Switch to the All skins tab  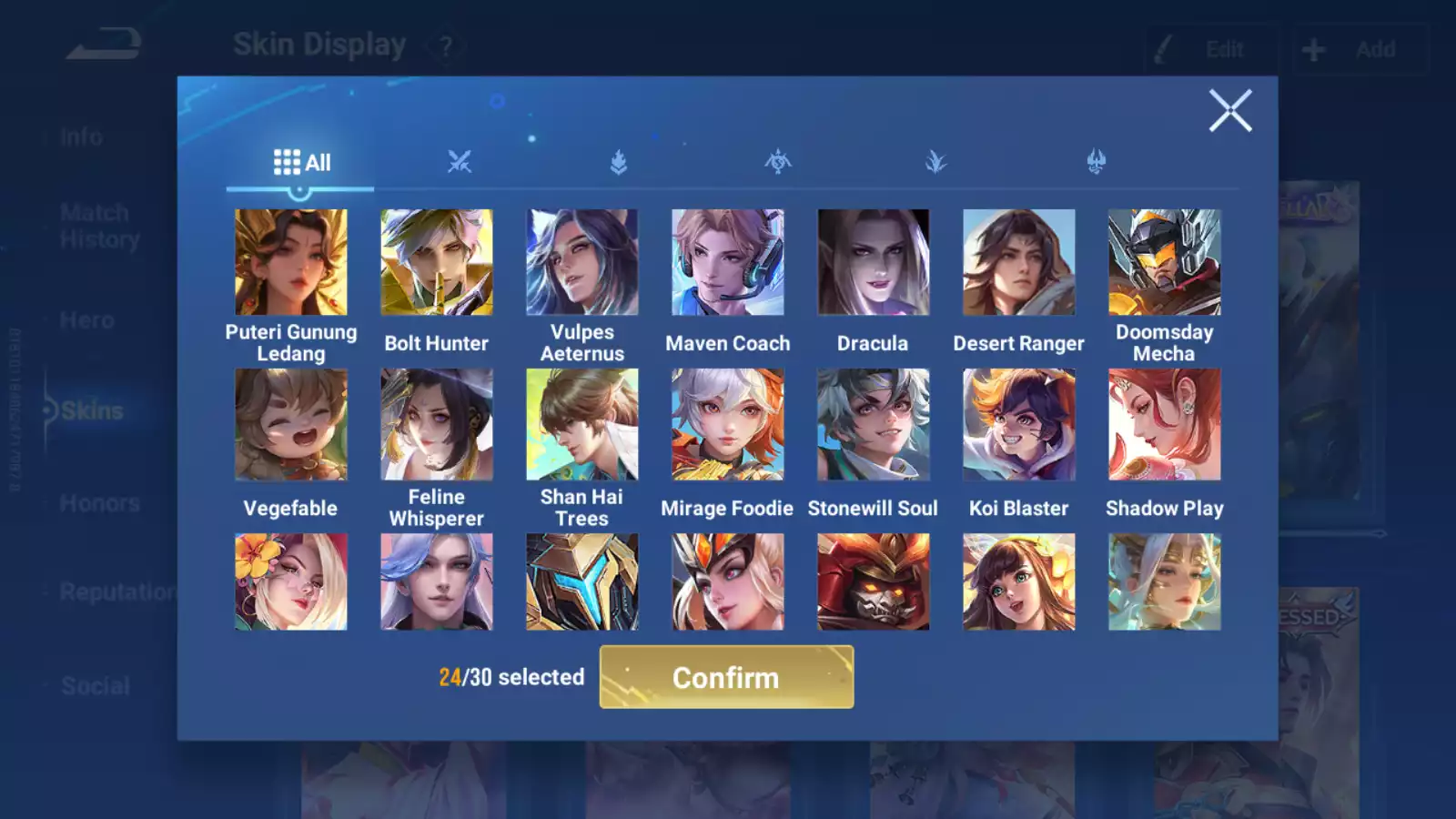(301, 163)
